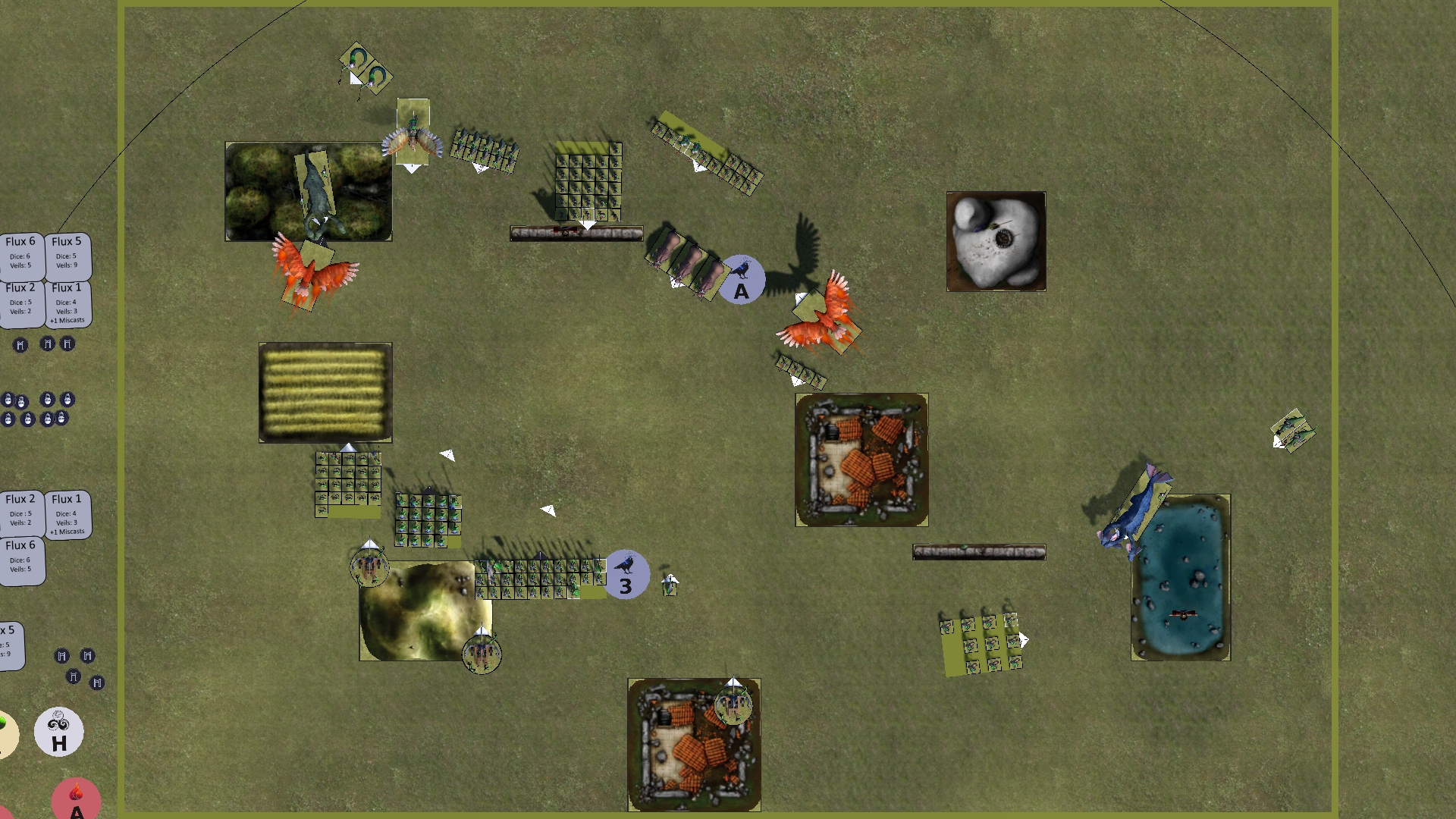The width and height of the screenshot is (1456, 819).
Task: Select the fully visible Flux 5 card
Action: pyautogui.click(x=67, y=255)
